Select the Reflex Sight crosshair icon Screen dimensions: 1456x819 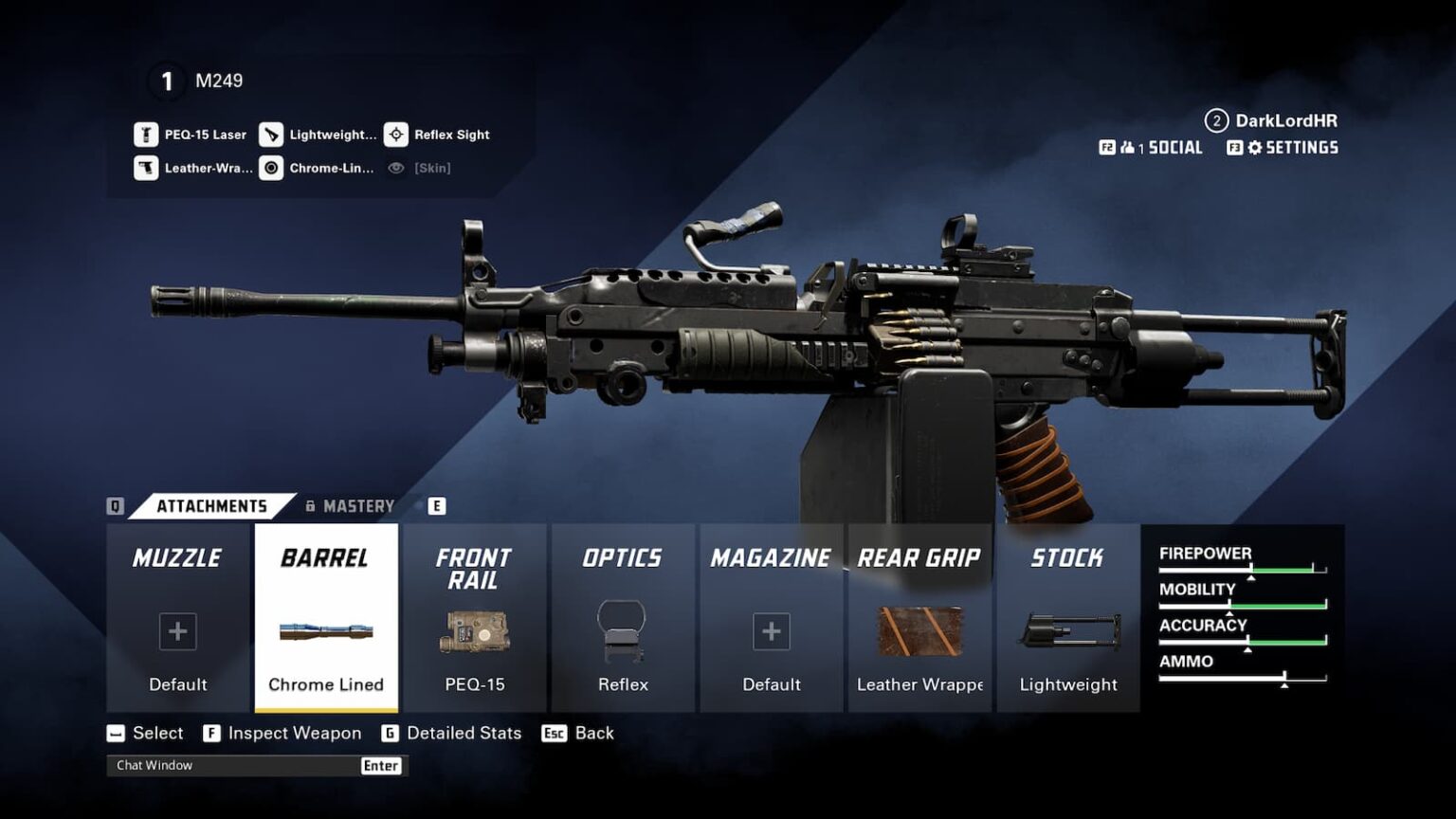396,134
